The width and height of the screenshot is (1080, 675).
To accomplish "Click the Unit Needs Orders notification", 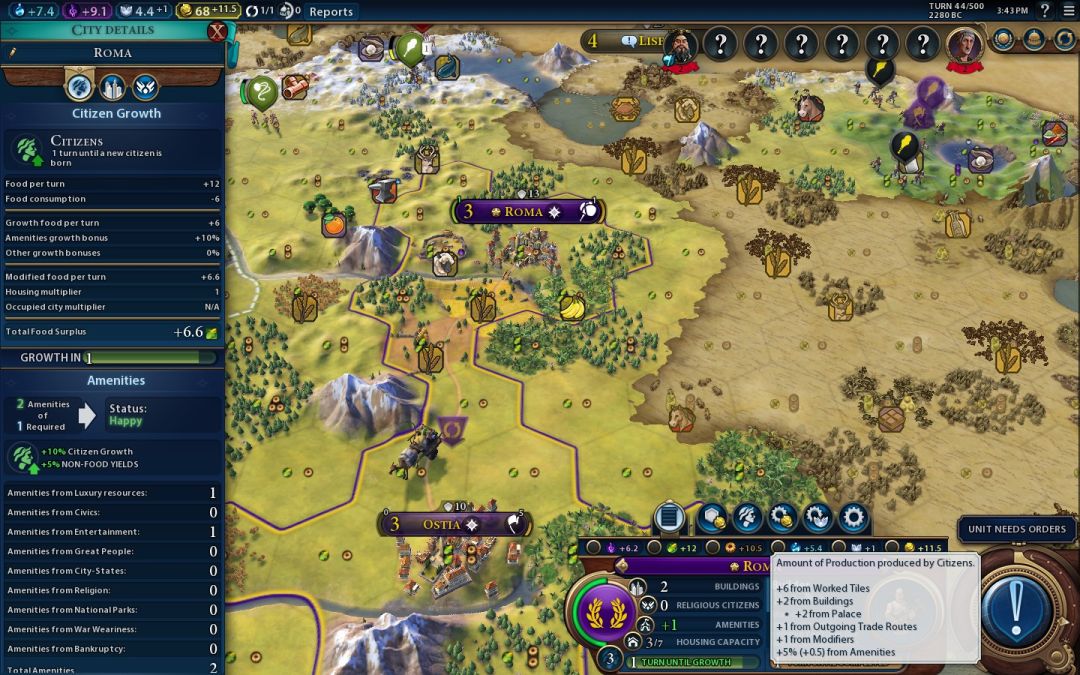I will point(1017,529).
